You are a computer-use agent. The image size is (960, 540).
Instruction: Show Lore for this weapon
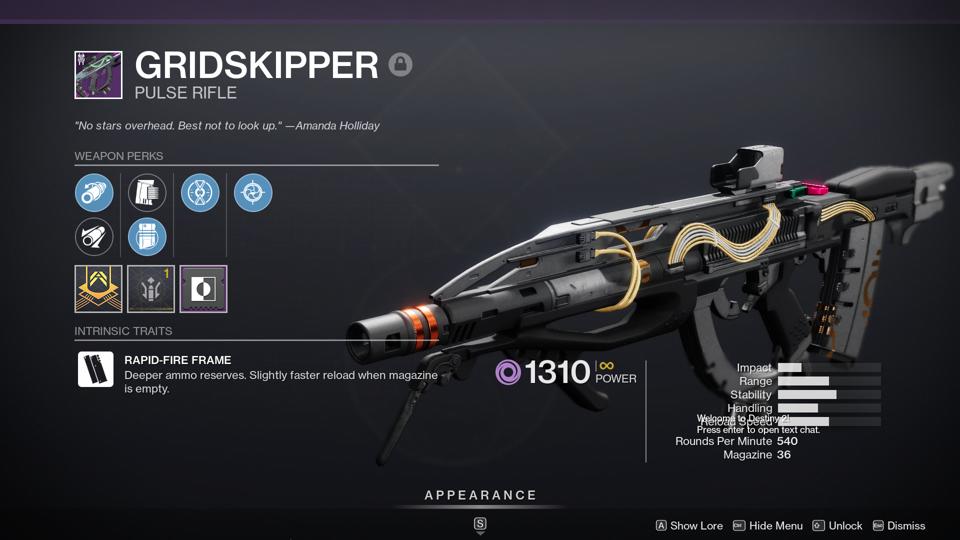[x=689, y=526]
